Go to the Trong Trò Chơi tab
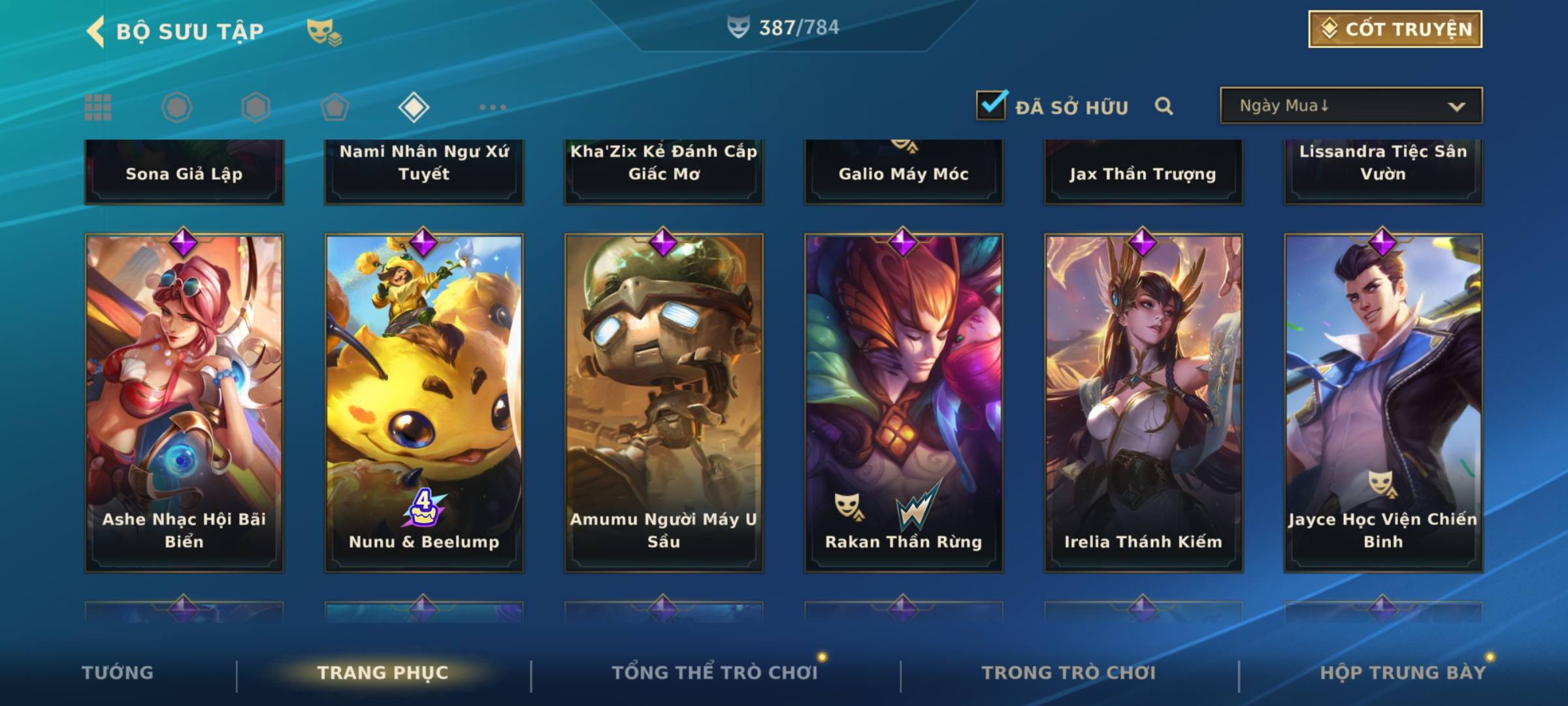Viewport: 1568px width, 706px height. point(1069,673)
